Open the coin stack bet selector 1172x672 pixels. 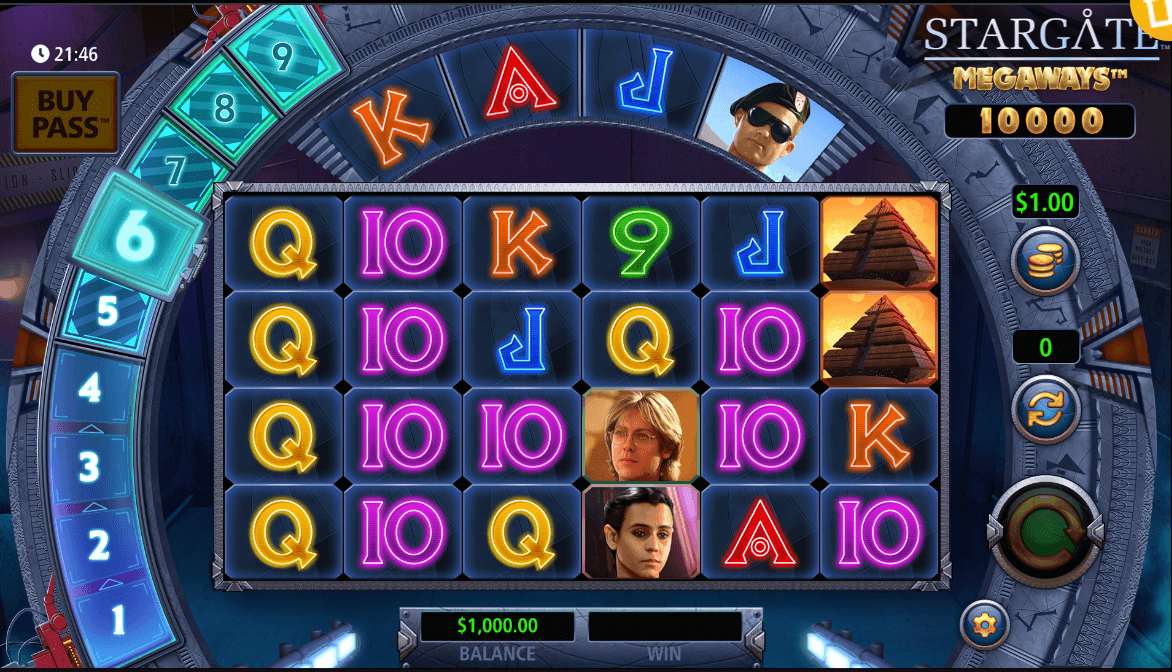tap(1045, 260)
